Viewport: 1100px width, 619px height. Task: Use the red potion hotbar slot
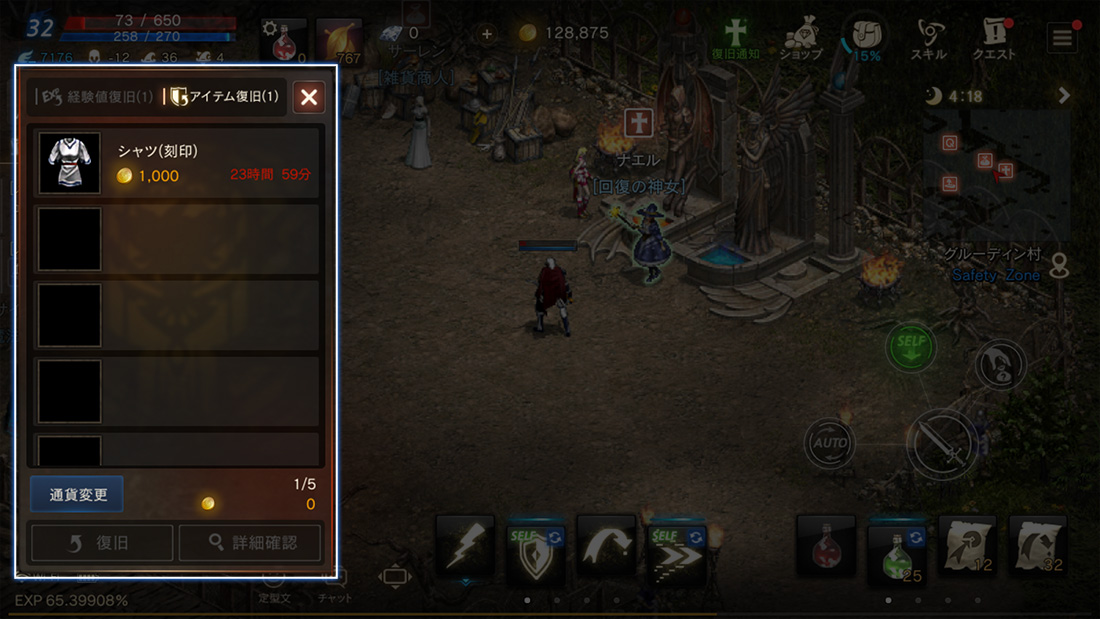pyautogui.click(x=825, y=546)
